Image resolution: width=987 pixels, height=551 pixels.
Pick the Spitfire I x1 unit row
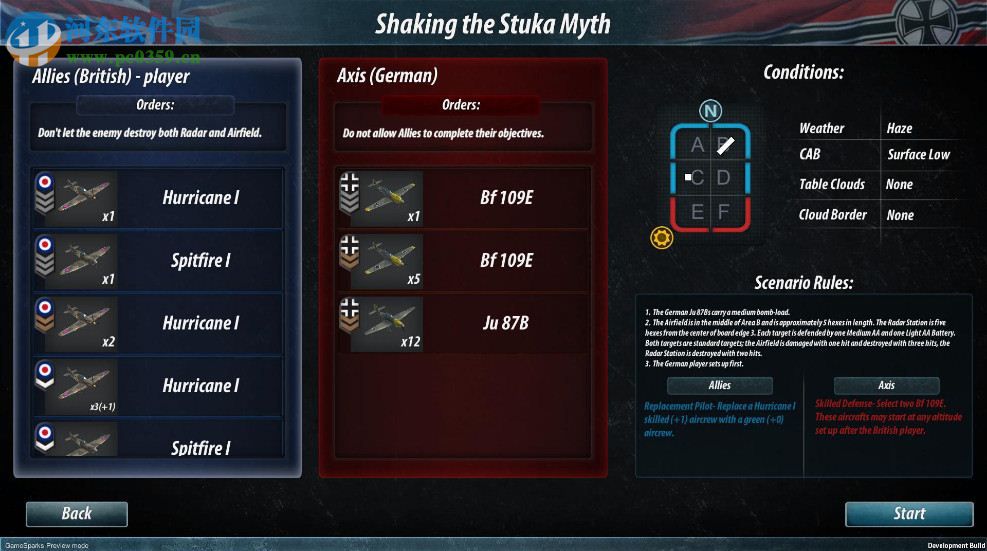tap(159, 261)
